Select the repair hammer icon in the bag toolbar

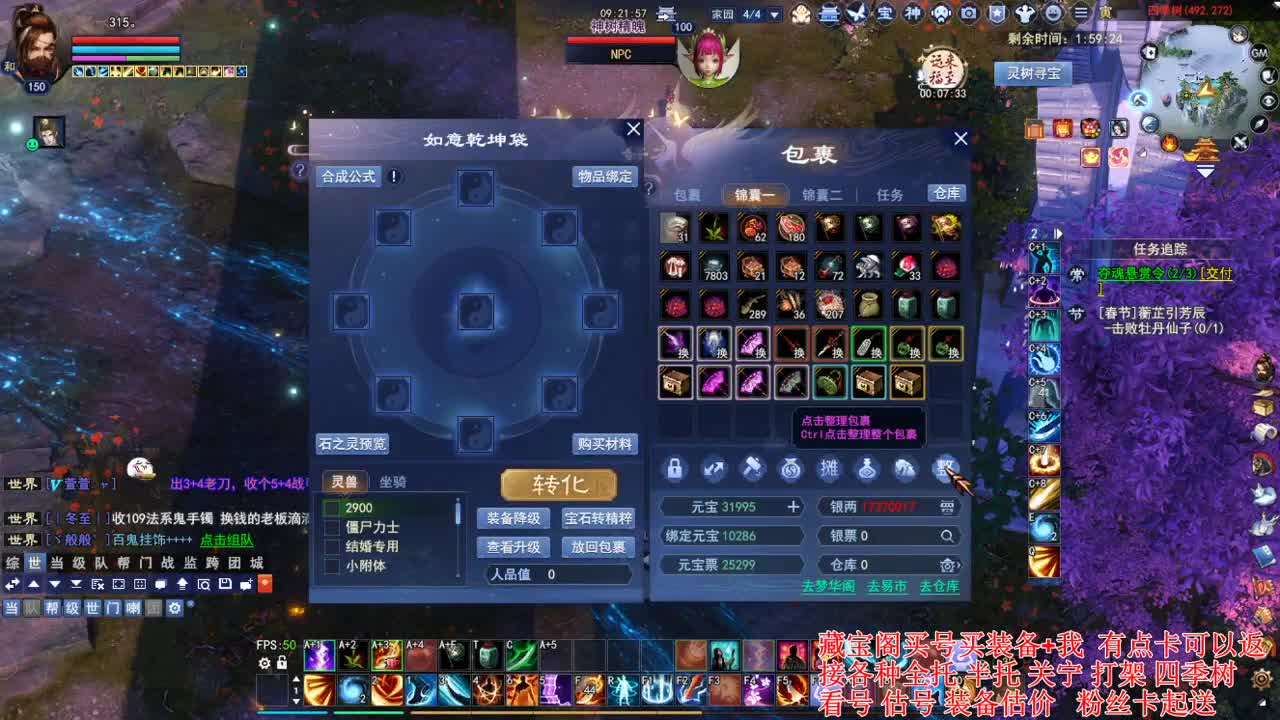pyautogui.click(x=754, y=468)
